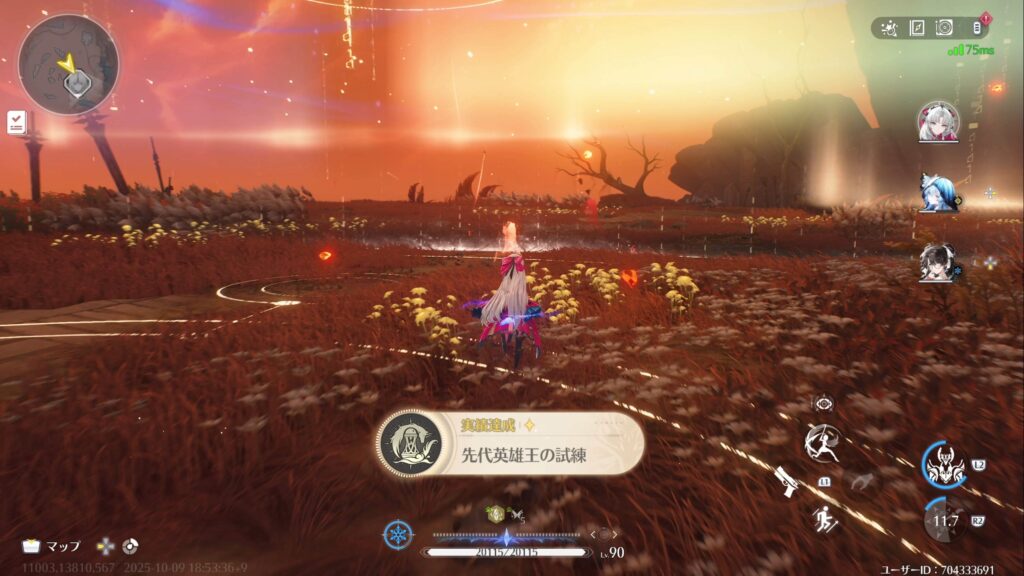Open the compass guidebook icon
This screenshot has height=576, width=1024.
pos(916,28)
